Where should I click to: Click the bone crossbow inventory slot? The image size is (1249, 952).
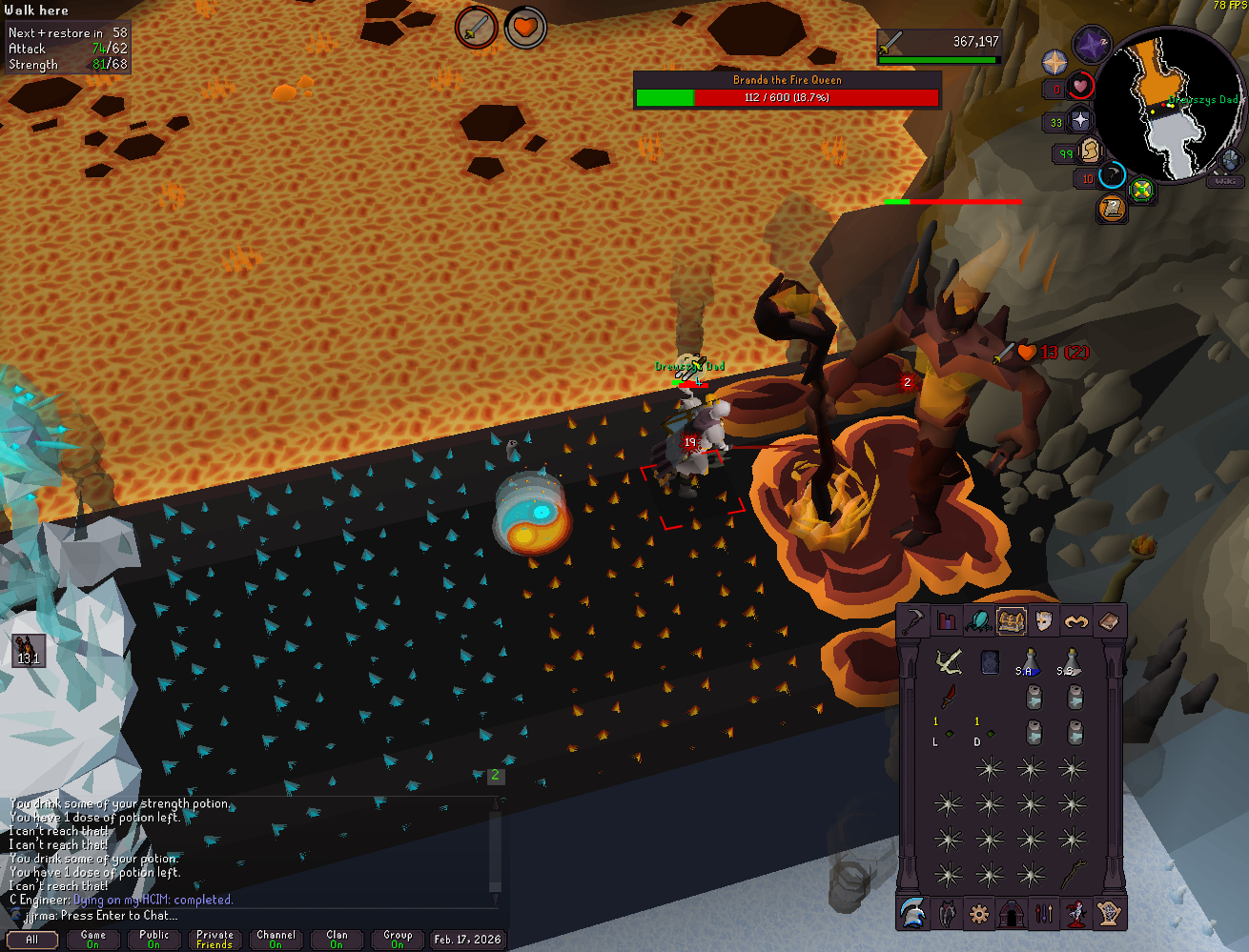(x=948, y=661)
